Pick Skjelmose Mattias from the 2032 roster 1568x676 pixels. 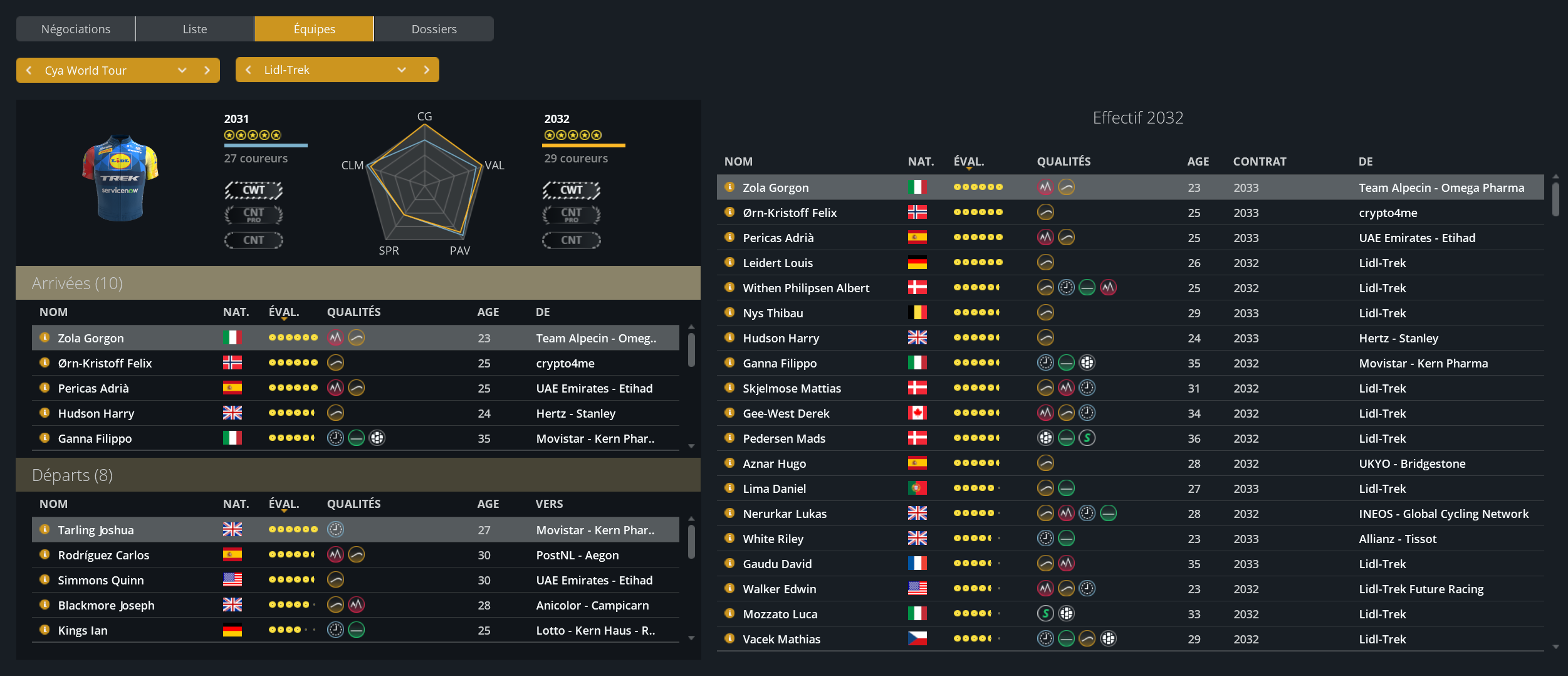click(x=792, y=388)
